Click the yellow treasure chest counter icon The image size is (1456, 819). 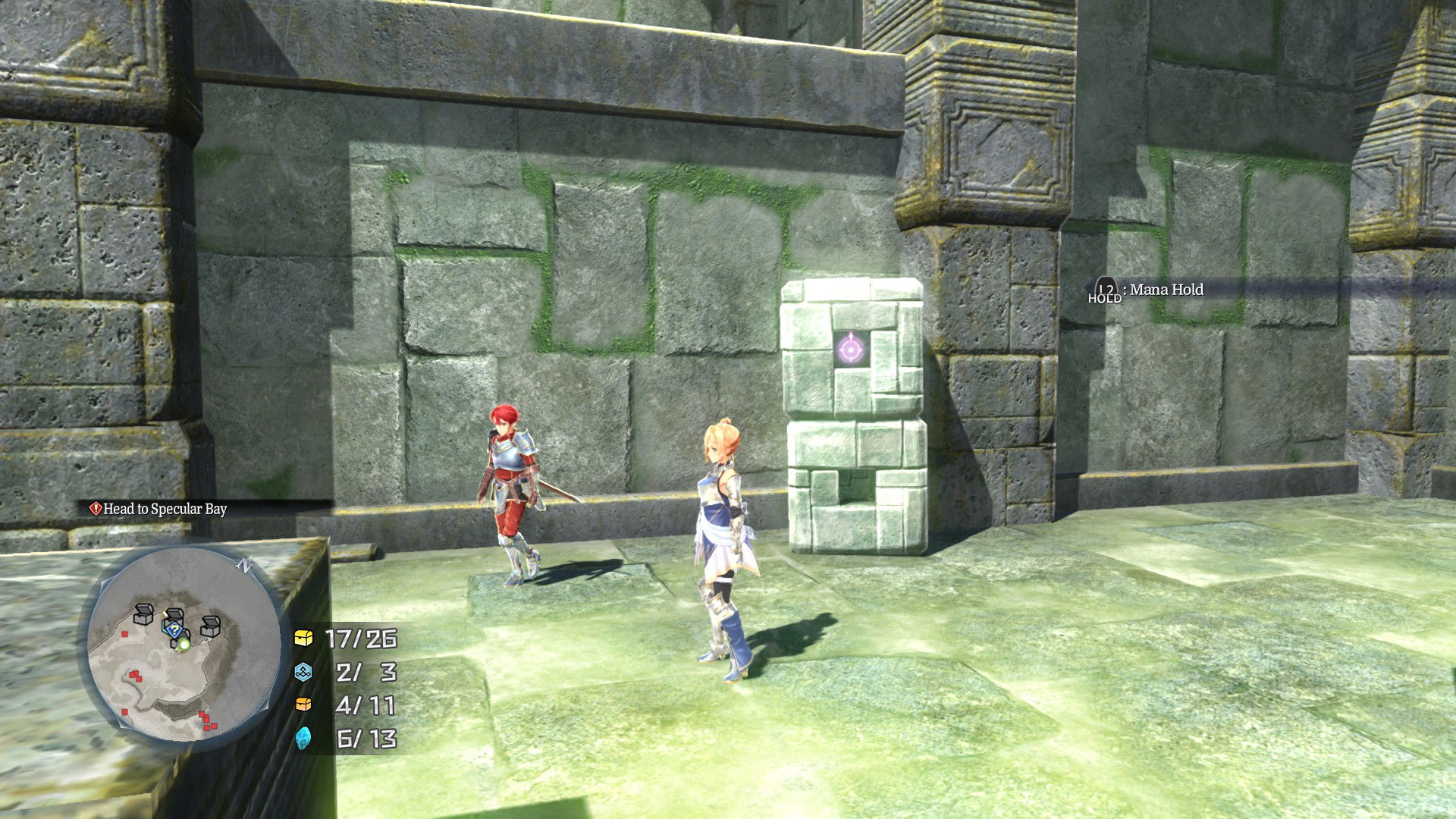point(304,639)
